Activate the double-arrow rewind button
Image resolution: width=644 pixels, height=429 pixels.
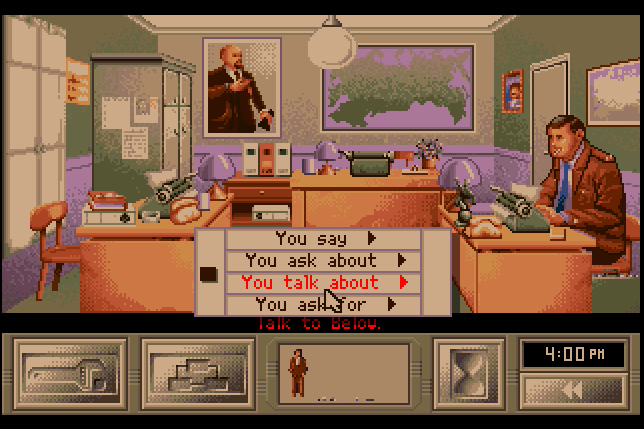(x=574, y=391)
